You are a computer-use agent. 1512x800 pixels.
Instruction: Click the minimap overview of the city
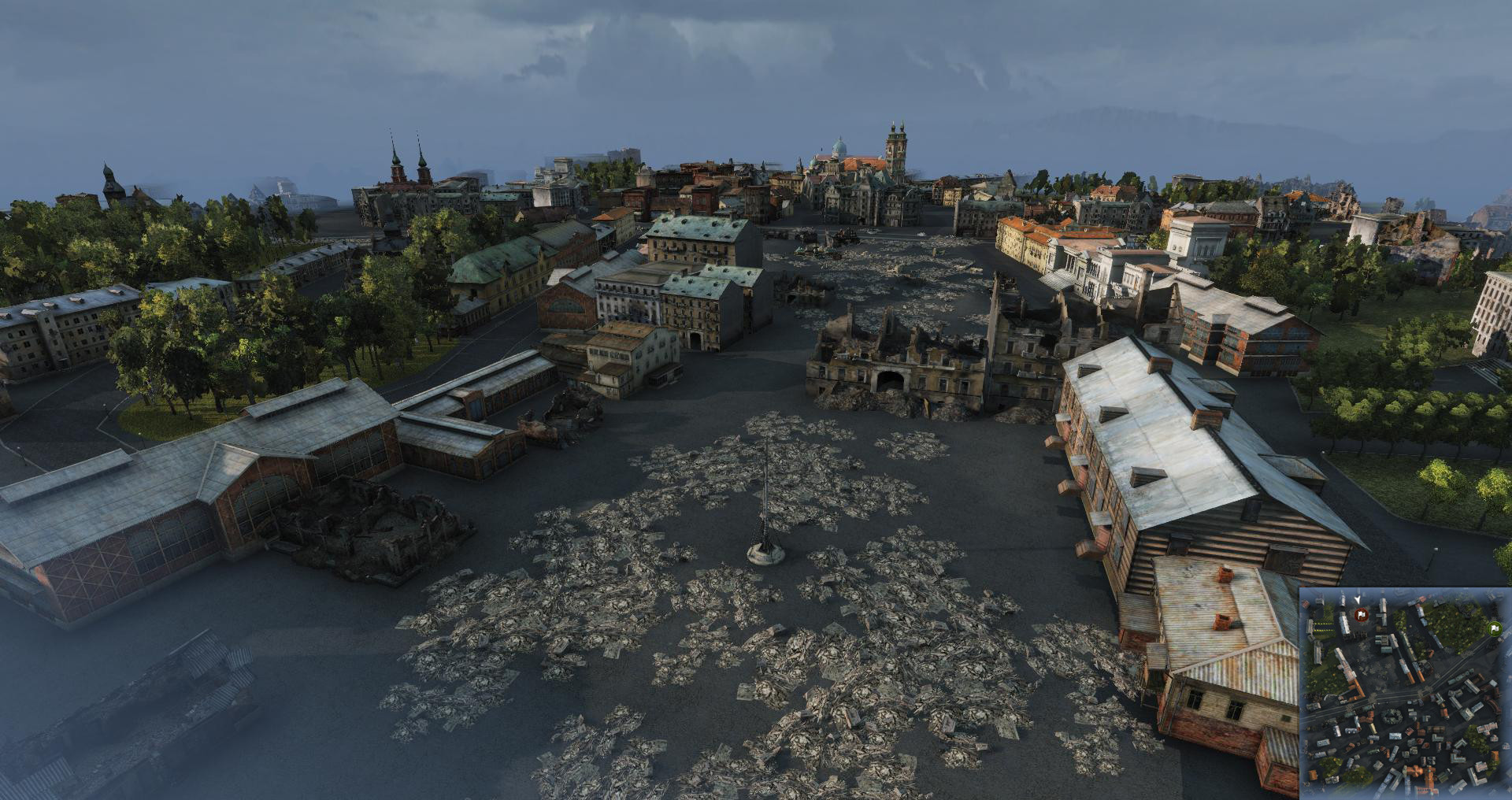[1404, 691]
